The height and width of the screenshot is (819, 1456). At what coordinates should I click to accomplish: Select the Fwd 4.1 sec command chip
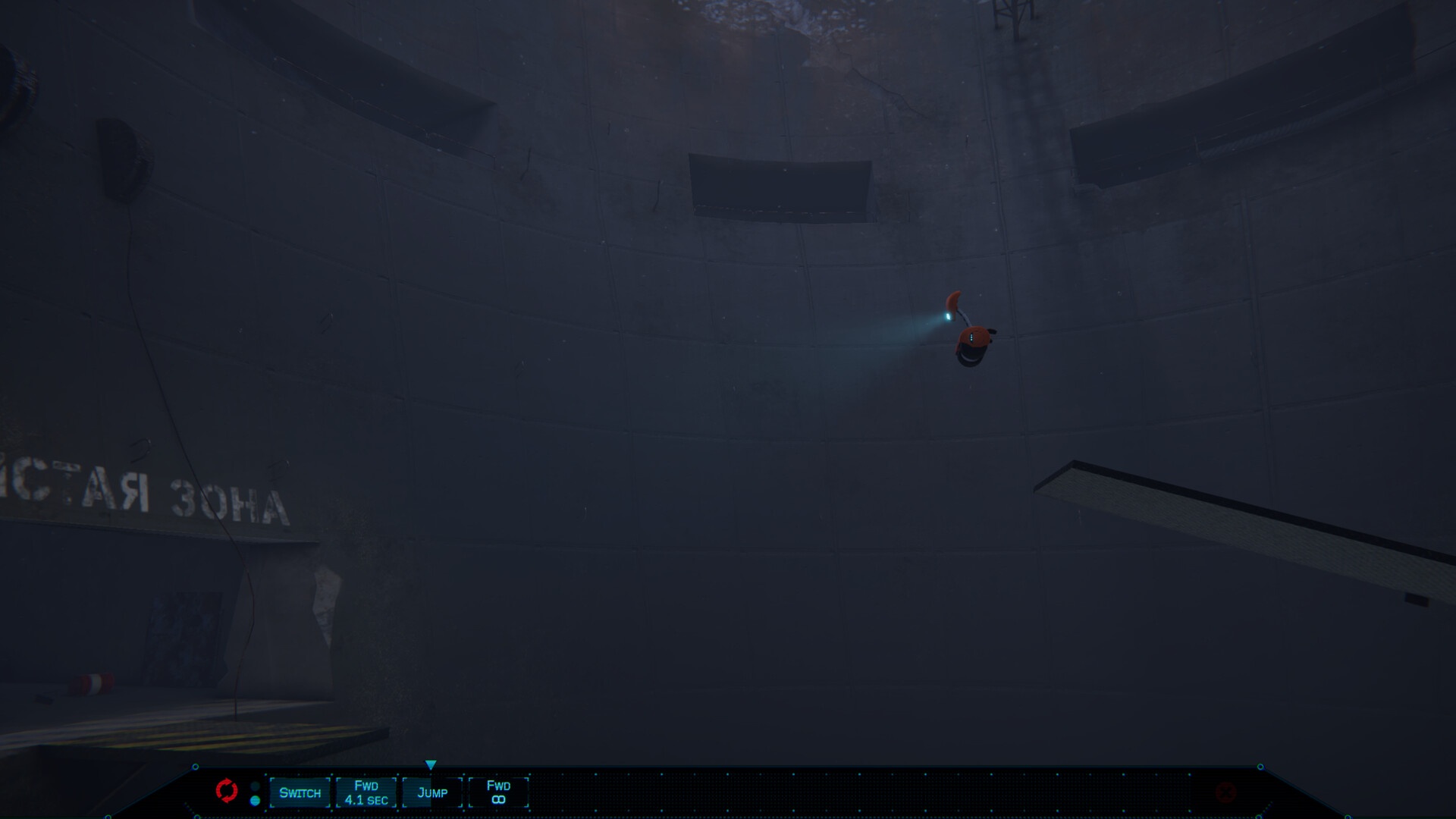coord(366,792)
